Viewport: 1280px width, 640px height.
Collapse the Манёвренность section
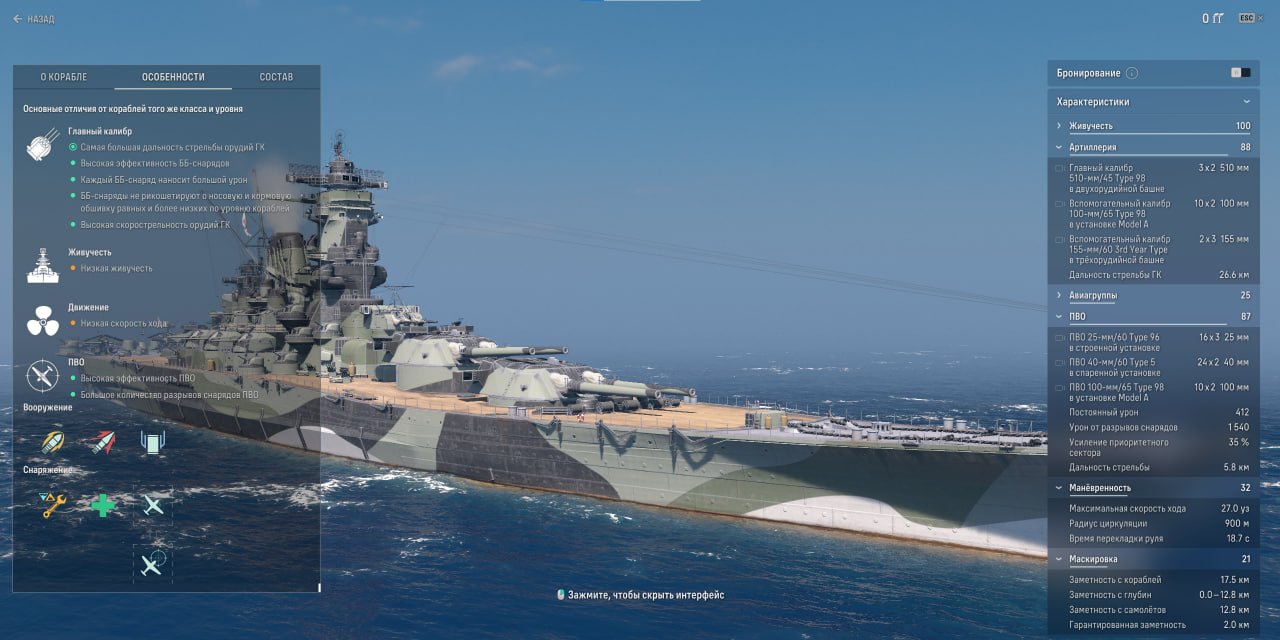(1099, 488)
